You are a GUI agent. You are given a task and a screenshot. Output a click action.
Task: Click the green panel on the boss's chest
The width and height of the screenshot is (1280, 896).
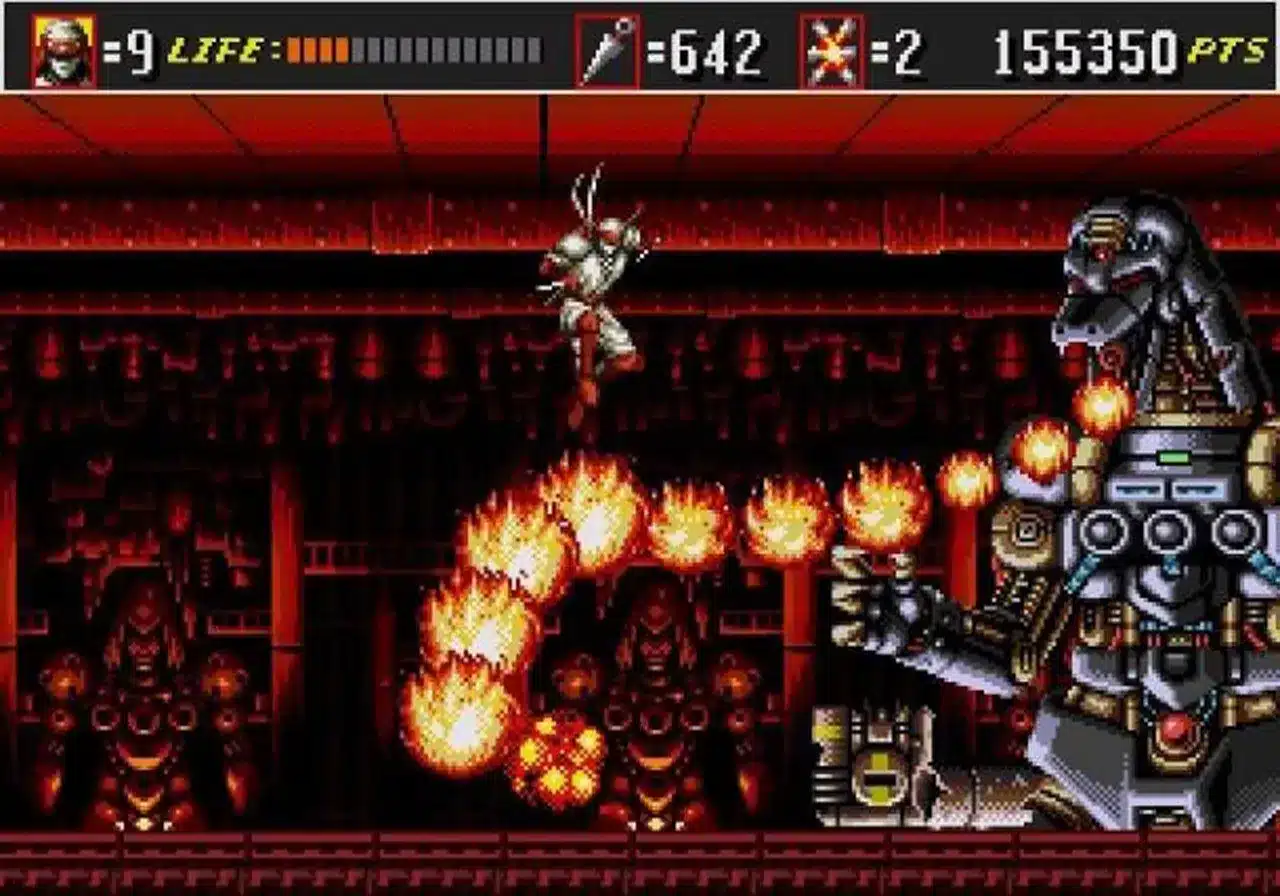[x=1176, y=455]
